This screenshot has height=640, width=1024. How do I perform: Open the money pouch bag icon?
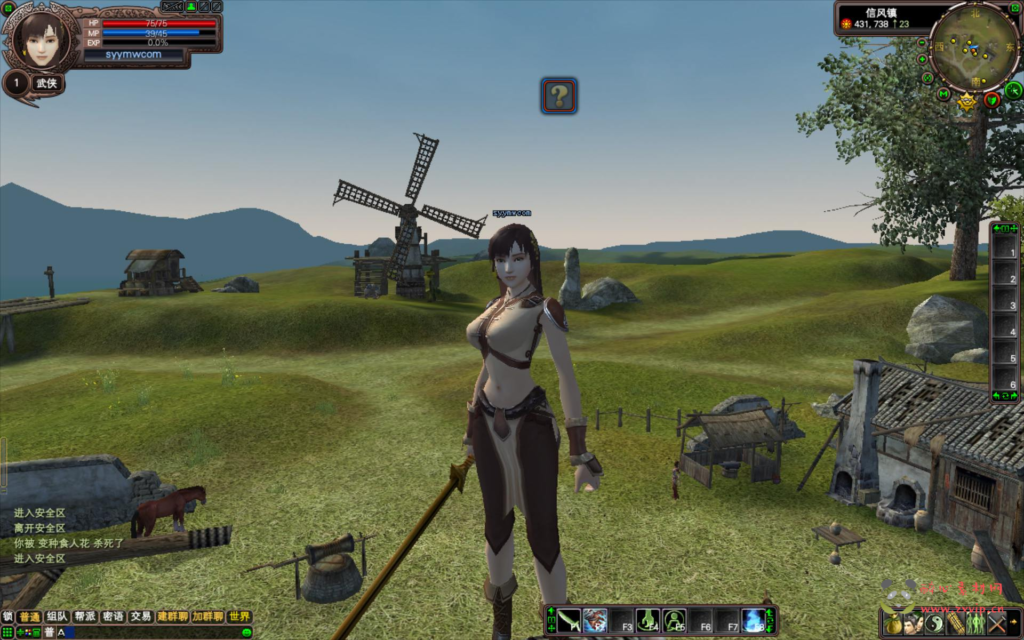coord(894,624)
